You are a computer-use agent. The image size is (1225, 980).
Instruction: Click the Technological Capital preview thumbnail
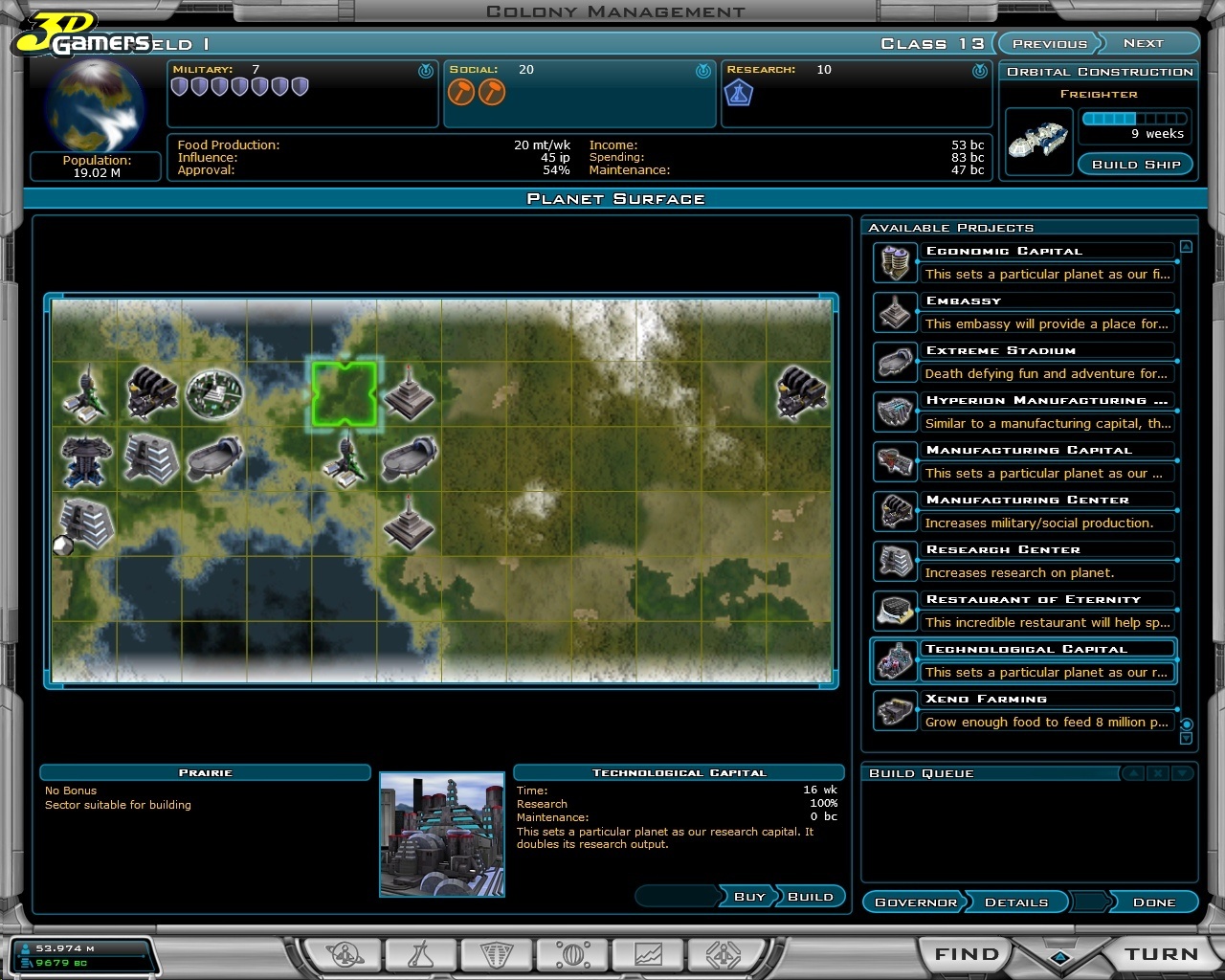pyautogui.click(x=442, y=835)
